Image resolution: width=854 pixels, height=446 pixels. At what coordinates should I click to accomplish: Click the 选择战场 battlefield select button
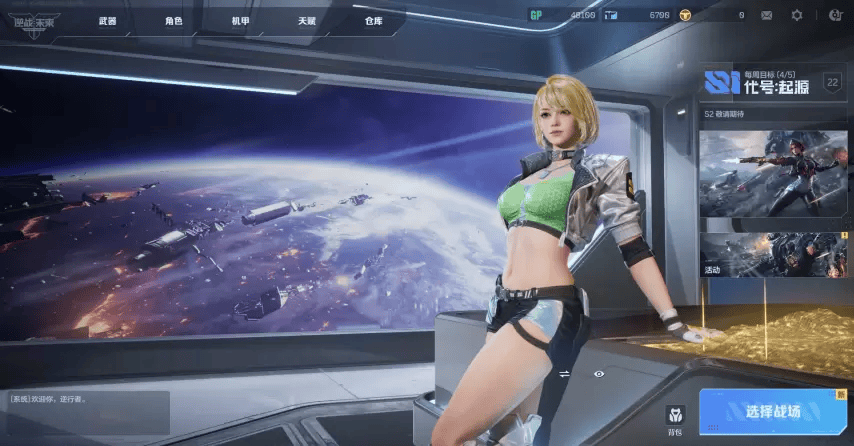(x=773, y=411)
